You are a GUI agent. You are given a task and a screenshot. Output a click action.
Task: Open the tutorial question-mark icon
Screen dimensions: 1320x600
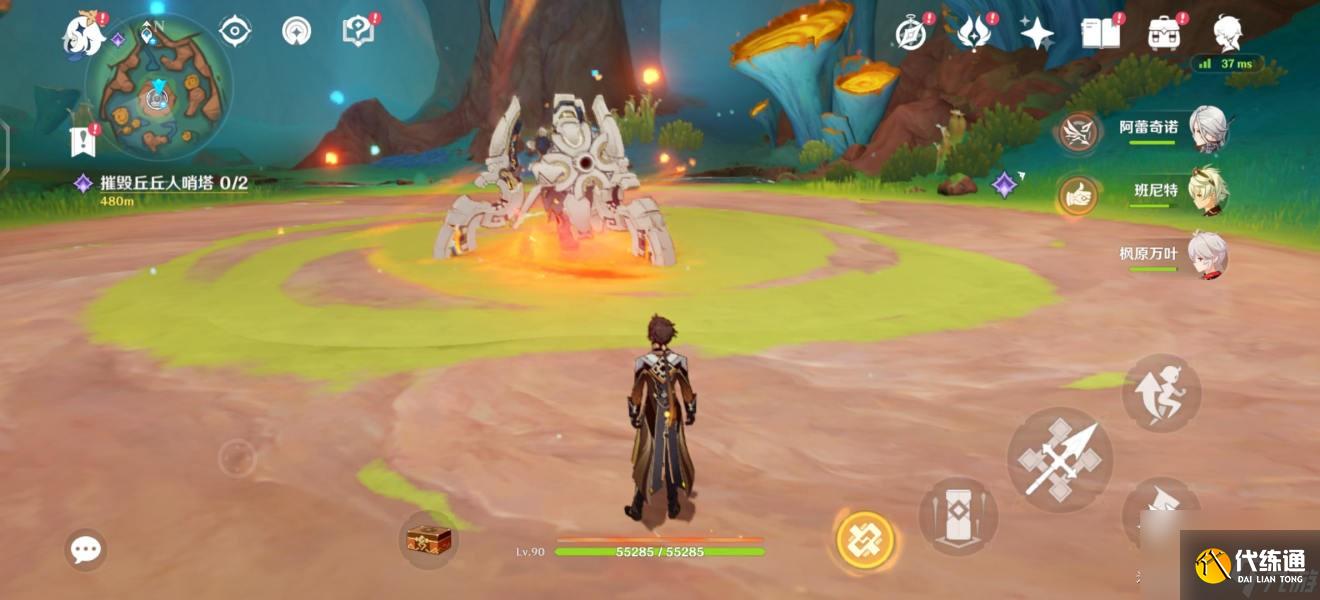coord(357,31)
